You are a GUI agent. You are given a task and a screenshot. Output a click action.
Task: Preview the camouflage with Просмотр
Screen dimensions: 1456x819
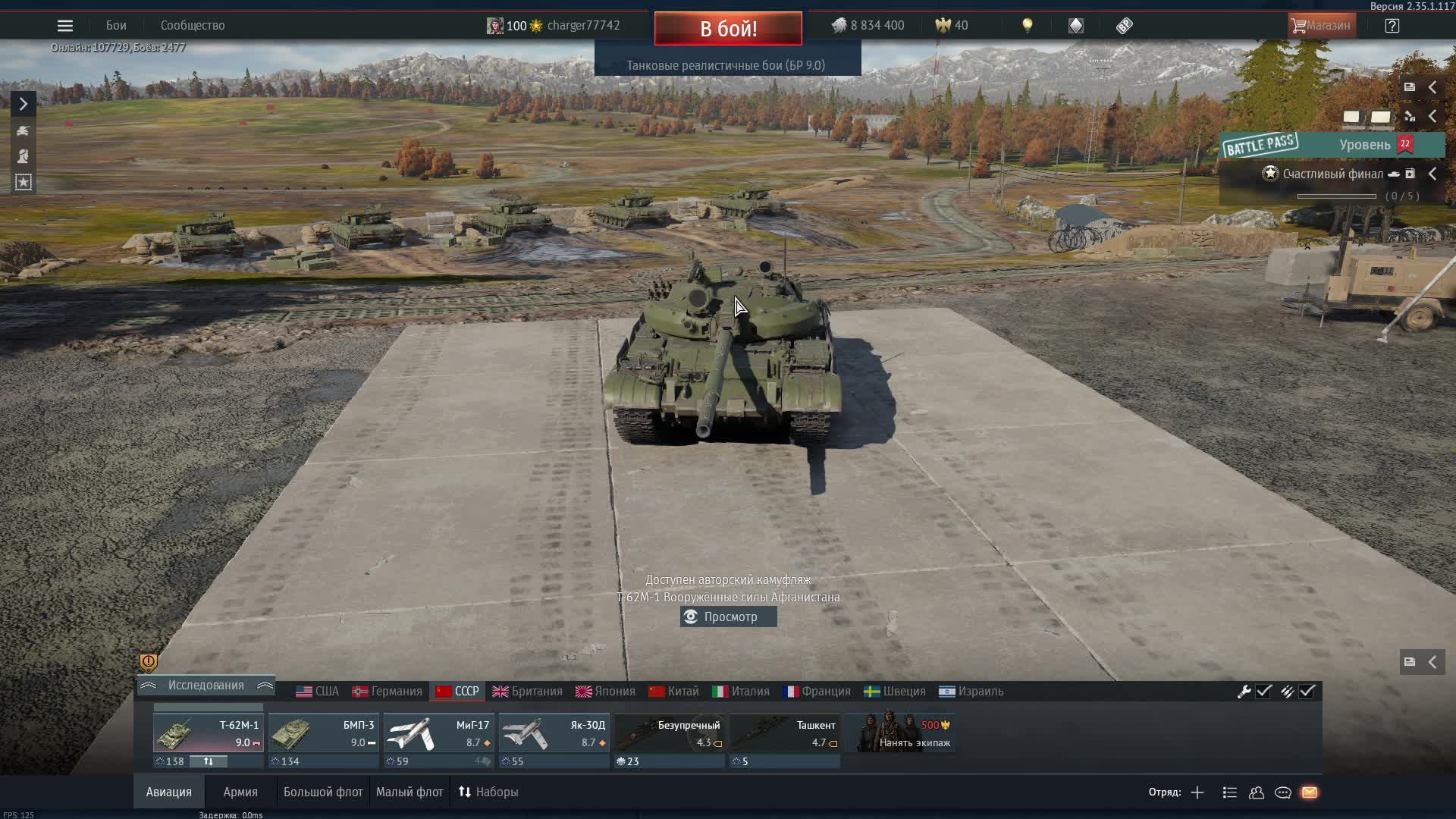coord(728,617)
